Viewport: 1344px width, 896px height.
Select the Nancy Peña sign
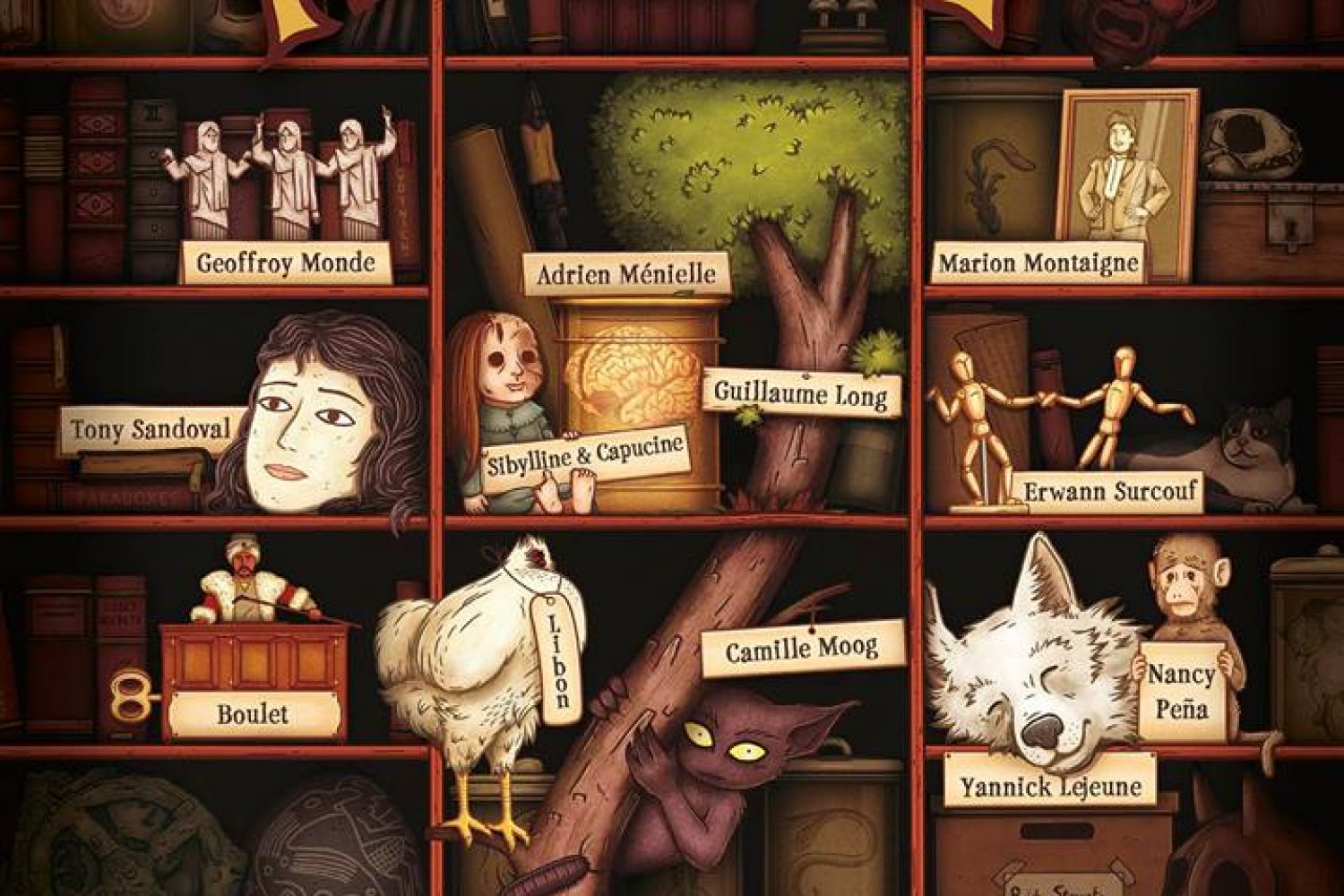pos(1180,691)
